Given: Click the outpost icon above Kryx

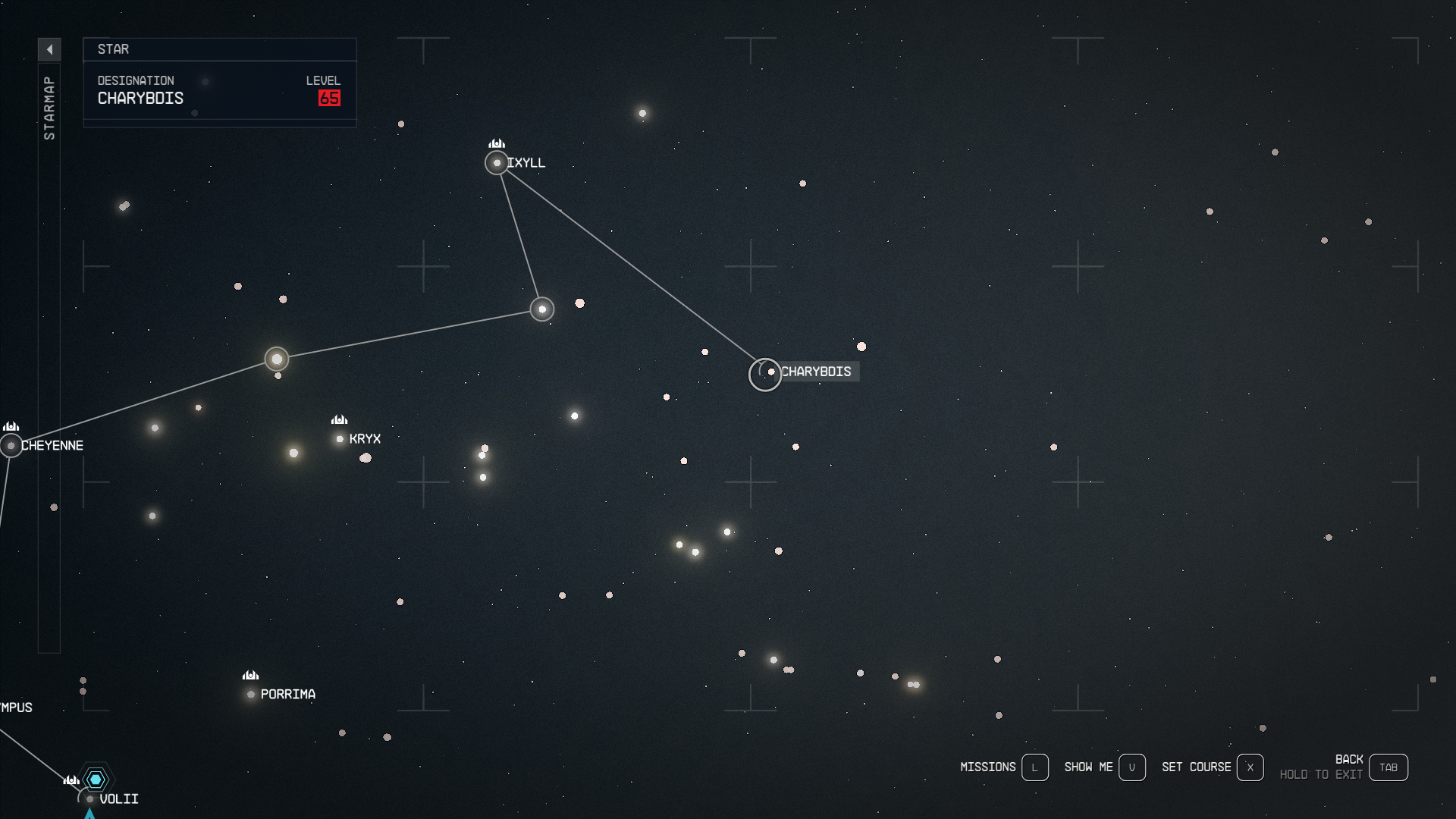Looking at the screenshot, I should tap(339, 419).
